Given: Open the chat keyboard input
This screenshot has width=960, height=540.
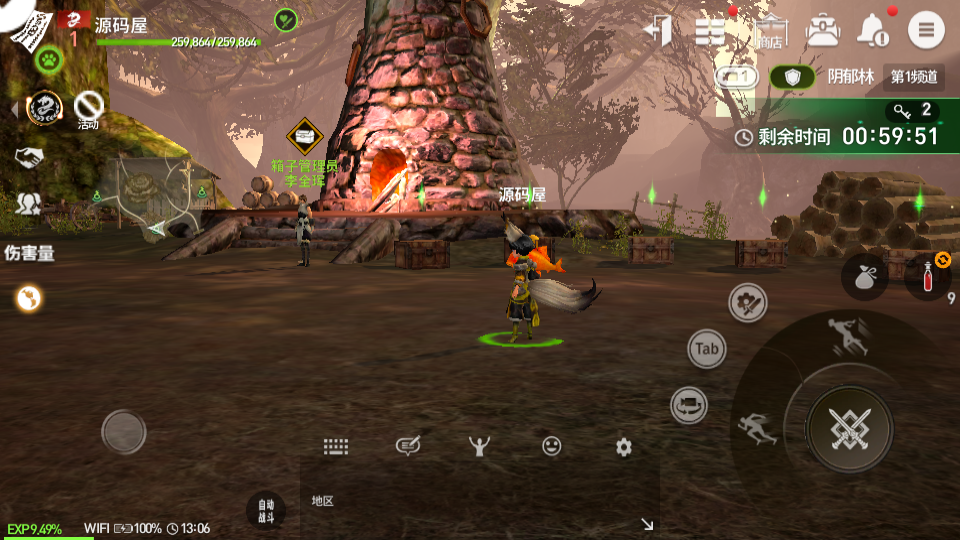Looking at the screenshot, I should pos(335,447).
